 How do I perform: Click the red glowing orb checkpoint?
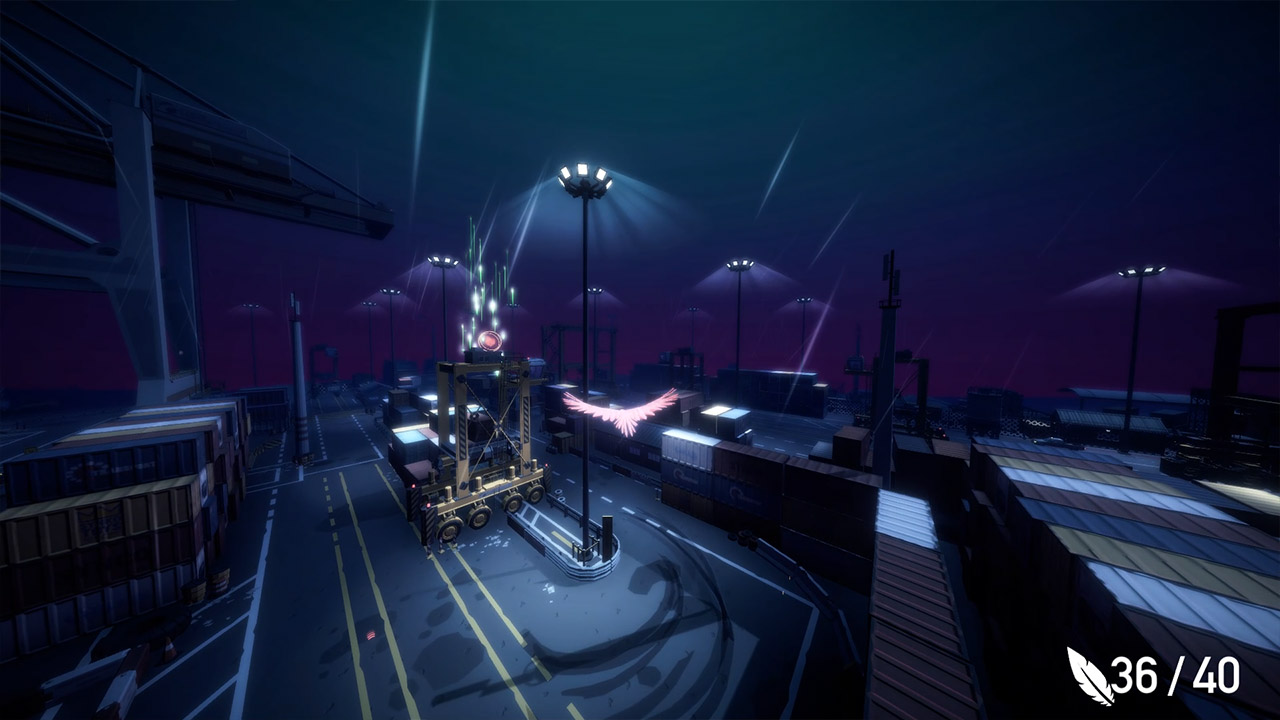(x=489, y=340)
